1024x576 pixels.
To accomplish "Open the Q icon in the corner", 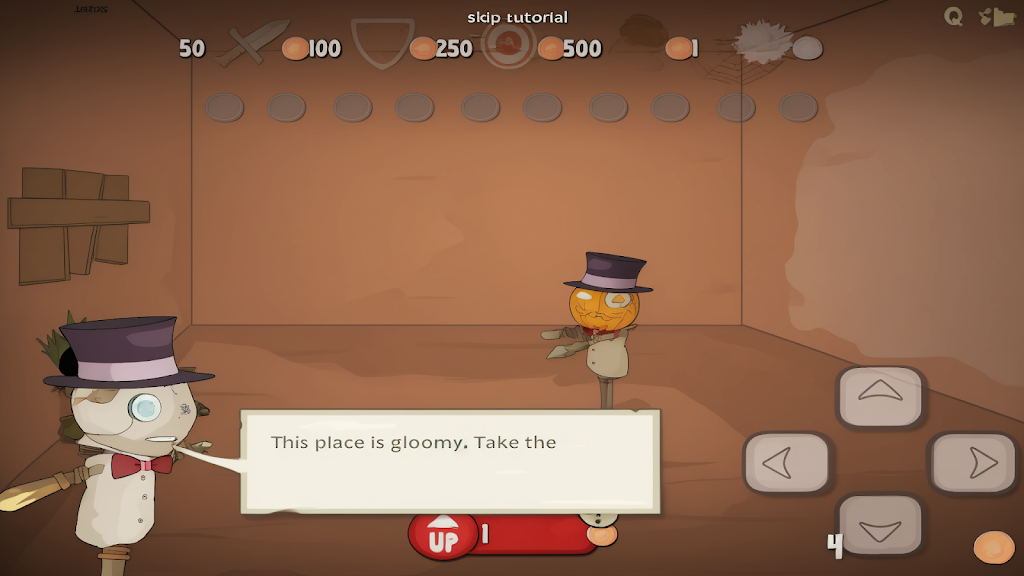I will pos(953,16).
